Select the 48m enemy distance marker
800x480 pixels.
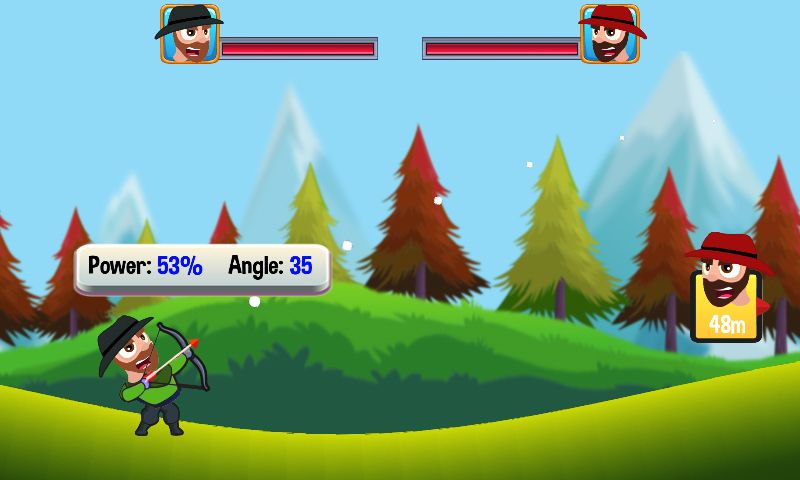pyautogui.click(x=727, y=306)
